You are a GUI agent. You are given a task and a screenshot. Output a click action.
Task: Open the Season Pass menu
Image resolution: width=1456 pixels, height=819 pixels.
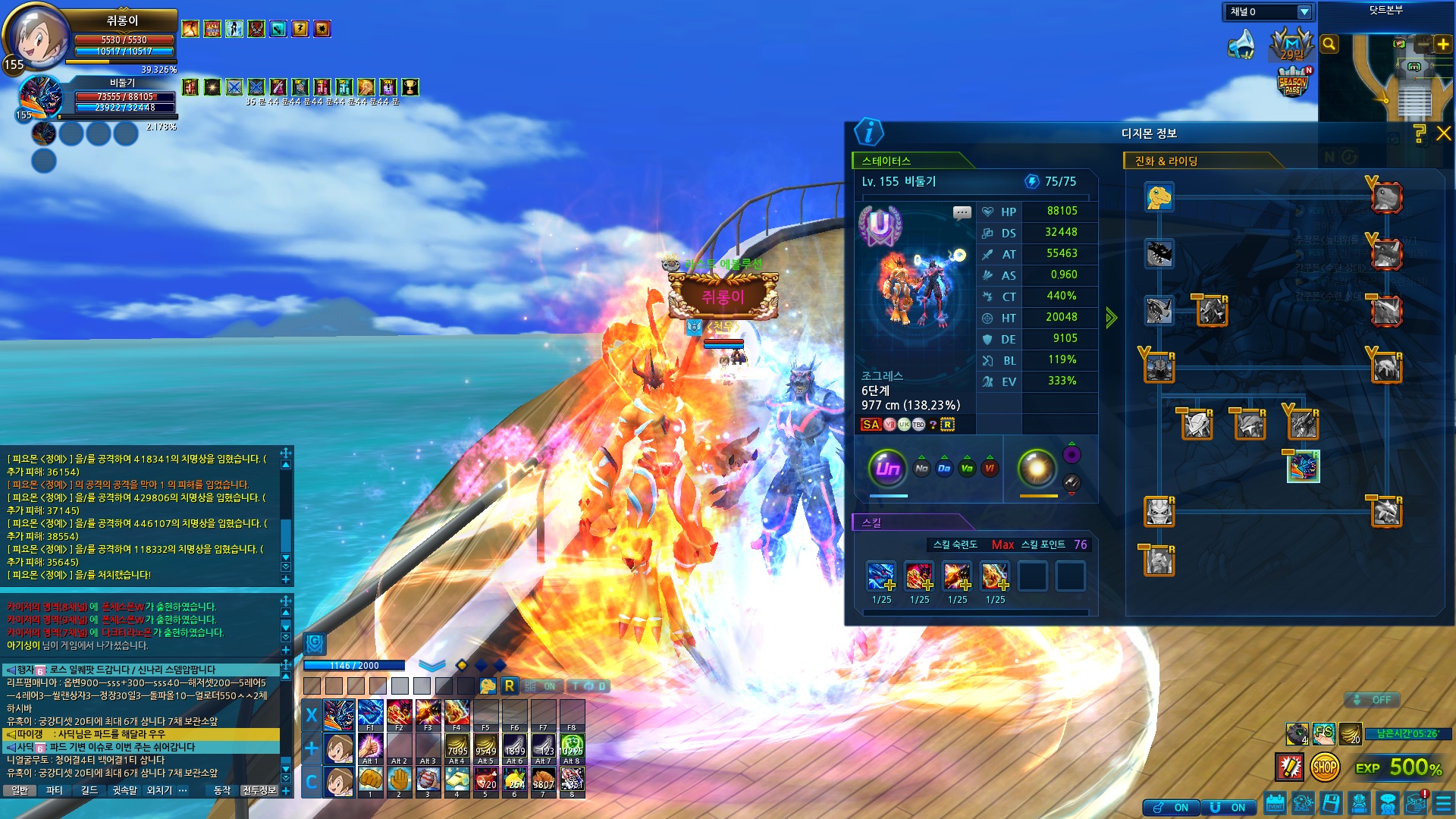[1293, 83]
